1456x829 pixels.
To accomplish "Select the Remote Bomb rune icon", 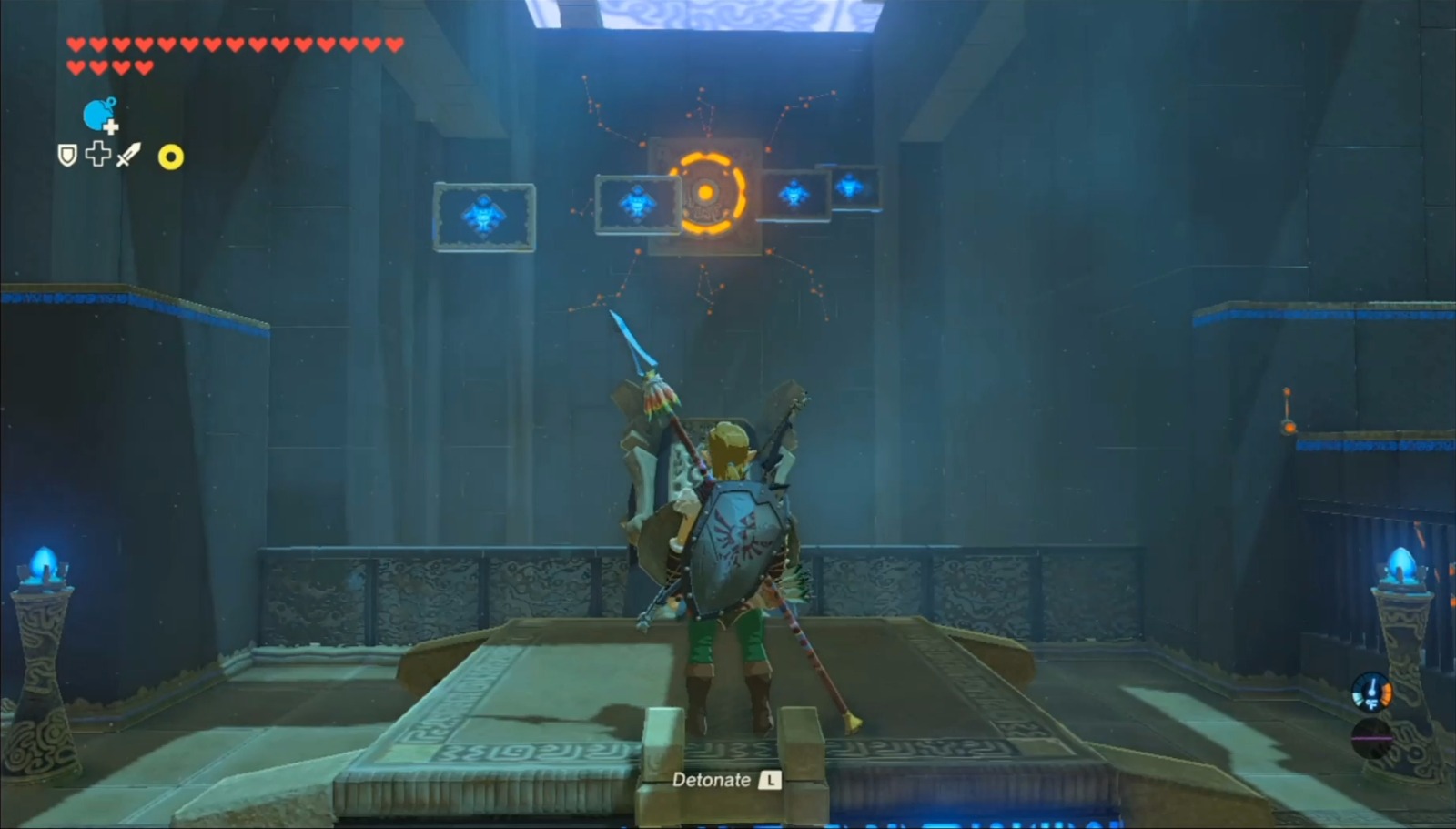I will click(97, 116).
